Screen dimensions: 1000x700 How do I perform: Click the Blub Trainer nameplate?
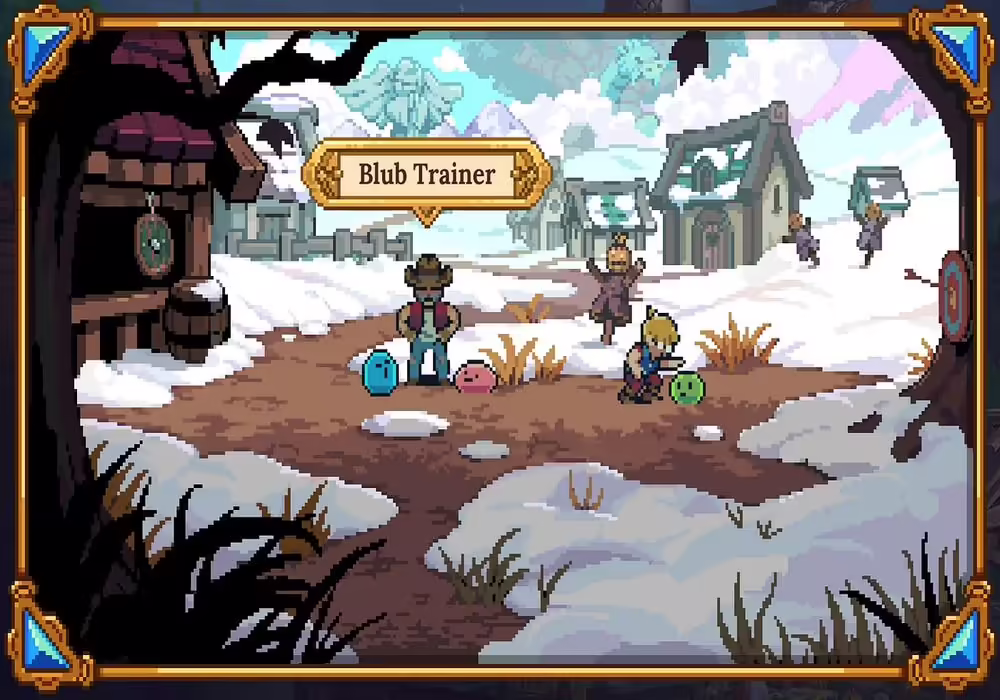point(427,175)
